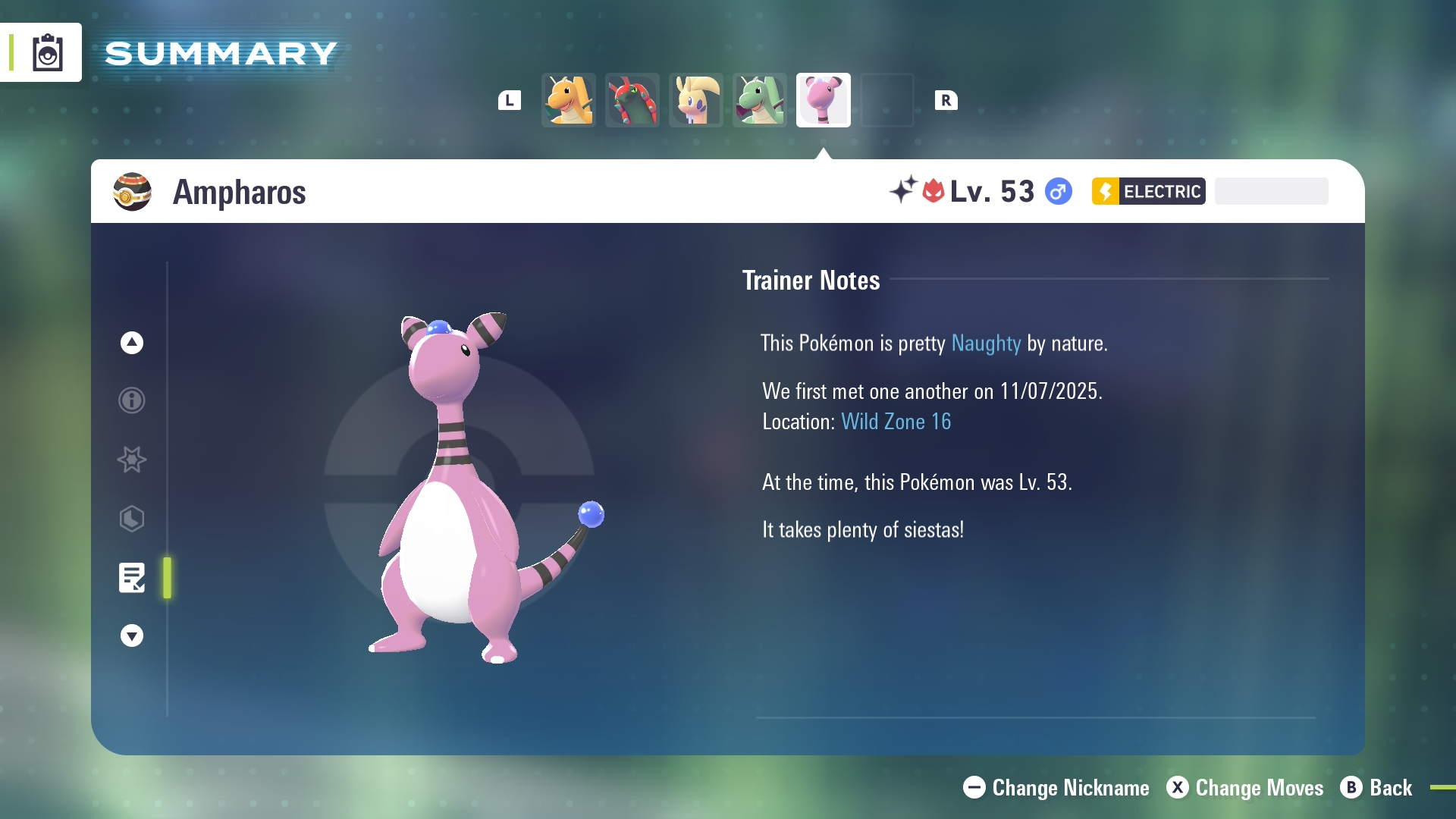
Task: Click the down arrow below page tabs
Action: coord(132,635)
